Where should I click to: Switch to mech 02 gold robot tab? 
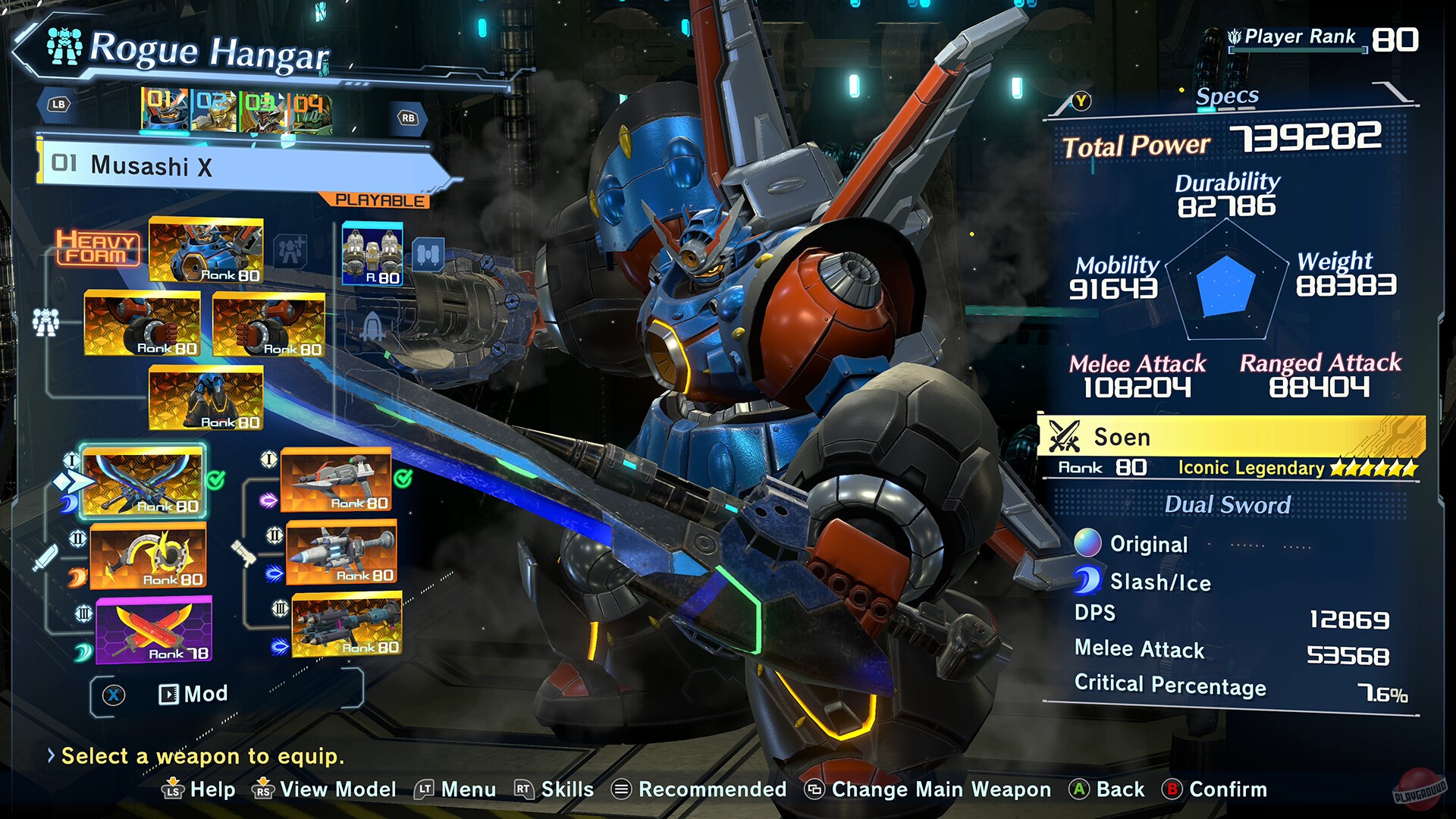pos(214,111)
